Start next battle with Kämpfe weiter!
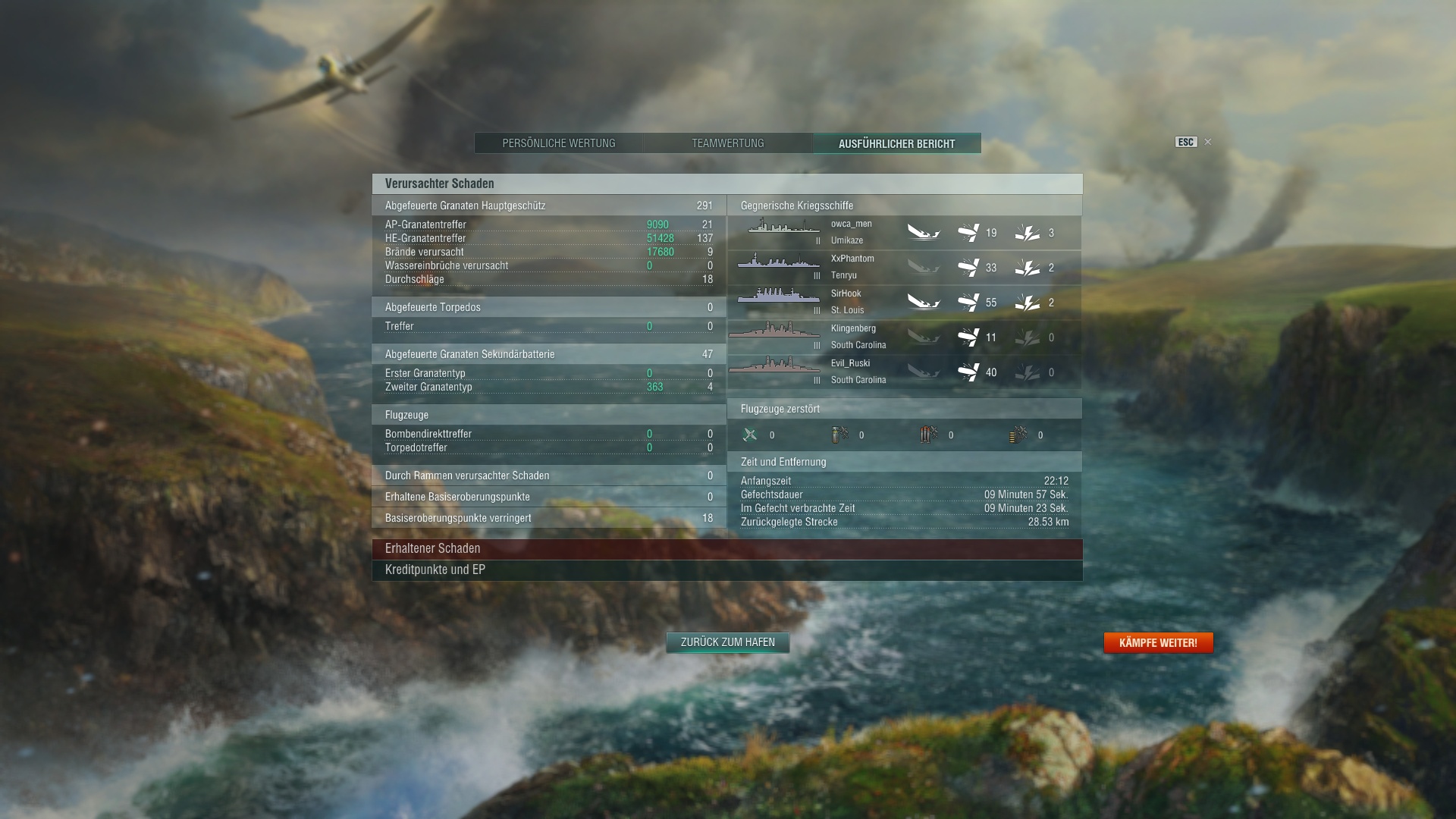Screen dimensions: 1456x819 pos(1158,643)
